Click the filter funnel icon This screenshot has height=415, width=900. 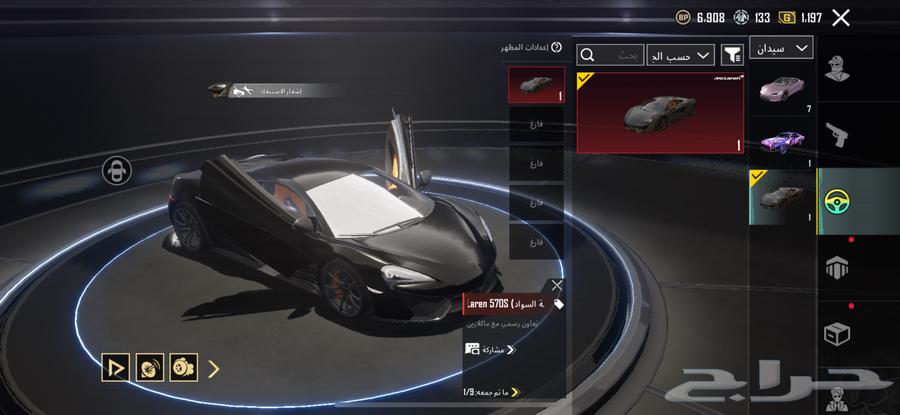tap(733, 55)
